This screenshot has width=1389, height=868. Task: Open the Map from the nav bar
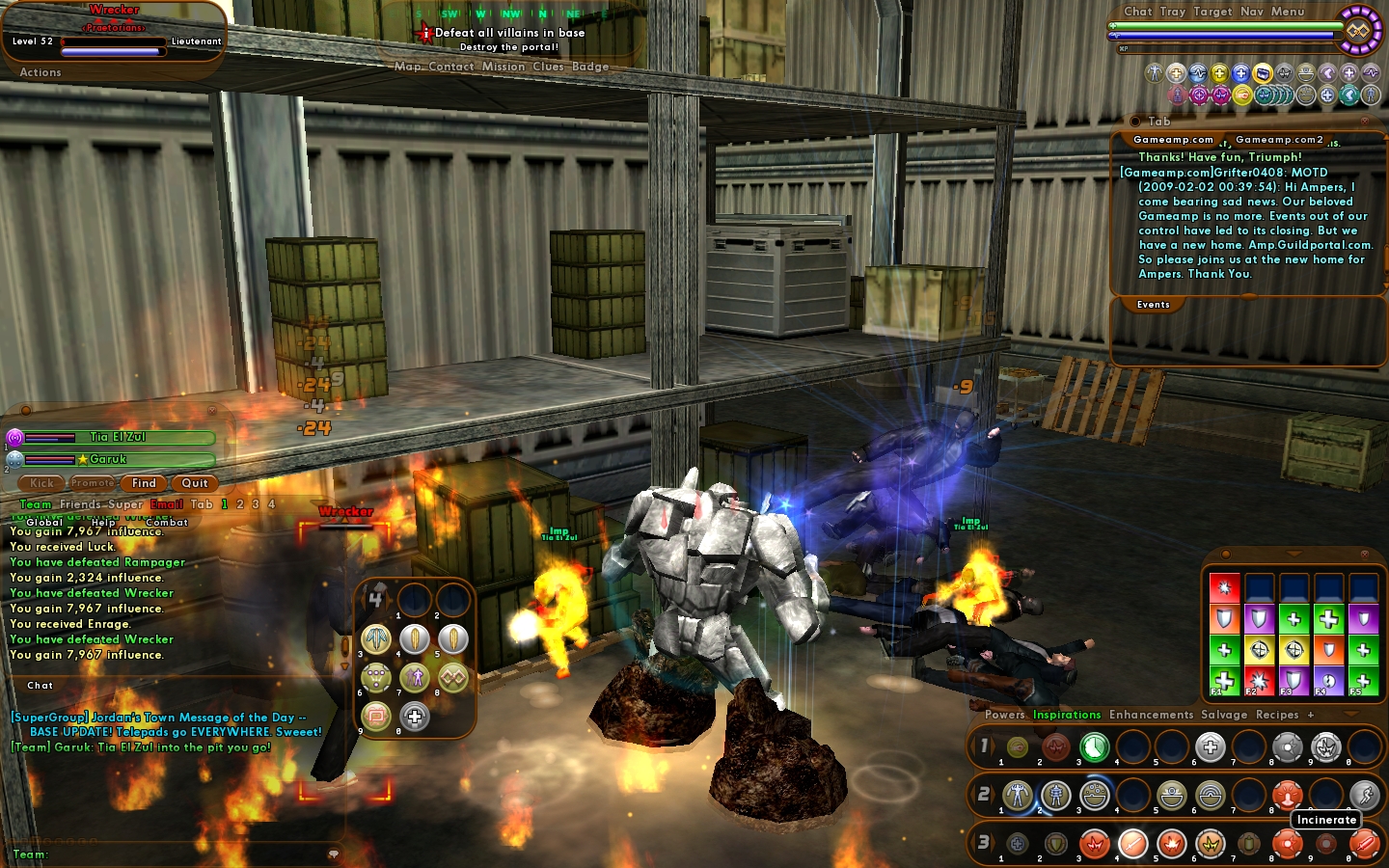click(x=407, y=67)
